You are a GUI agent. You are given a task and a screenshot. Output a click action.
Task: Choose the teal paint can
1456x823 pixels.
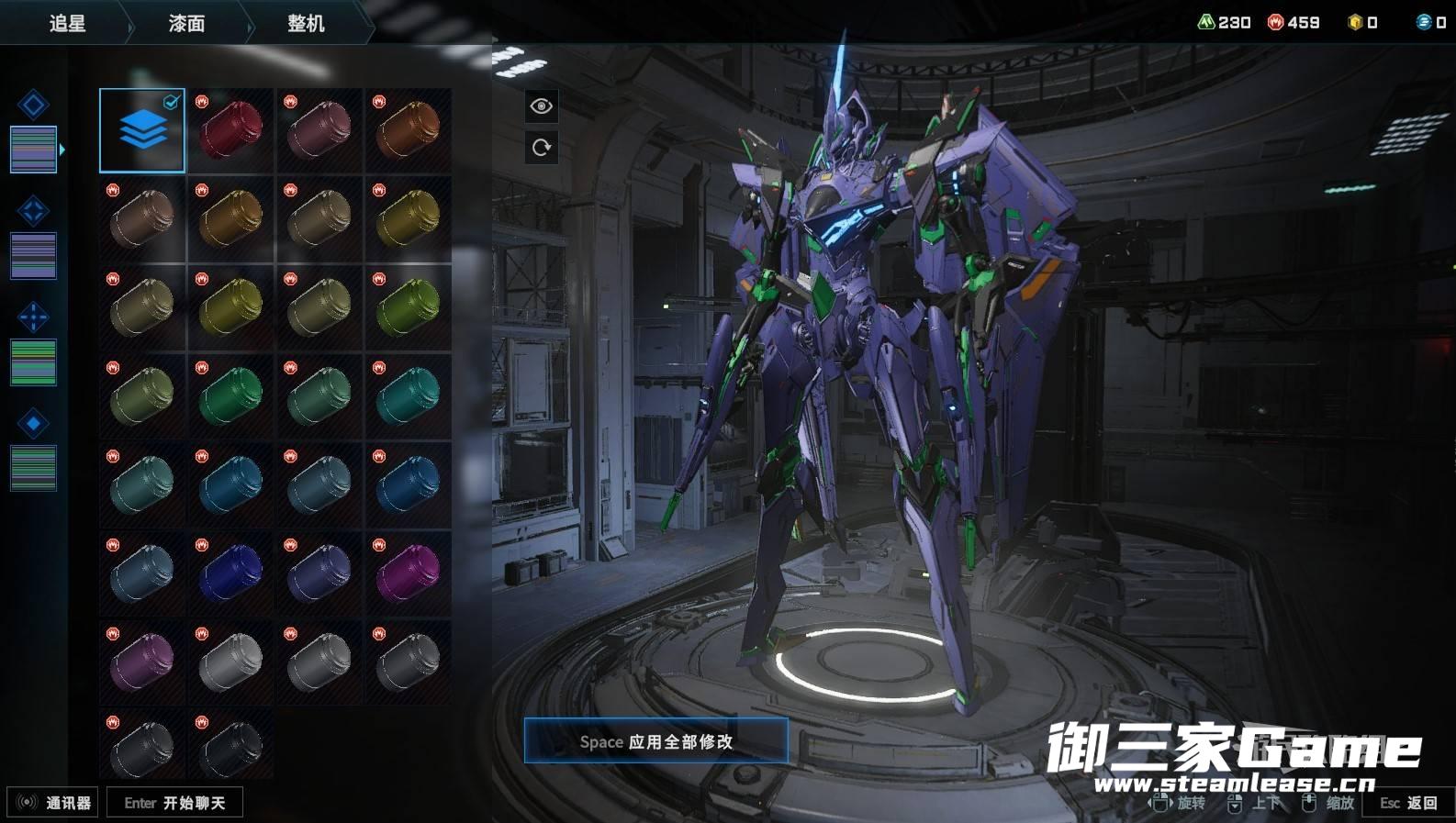[408, 395]
